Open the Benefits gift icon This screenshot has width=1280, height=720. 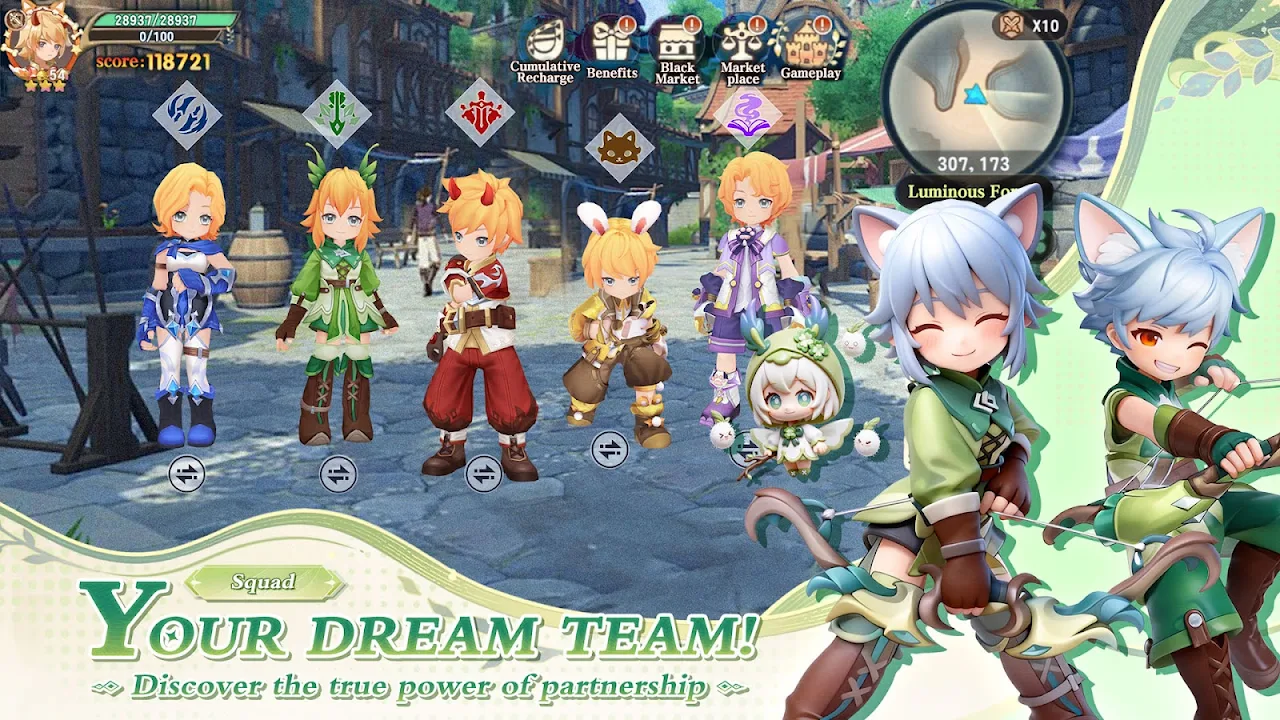612,45
